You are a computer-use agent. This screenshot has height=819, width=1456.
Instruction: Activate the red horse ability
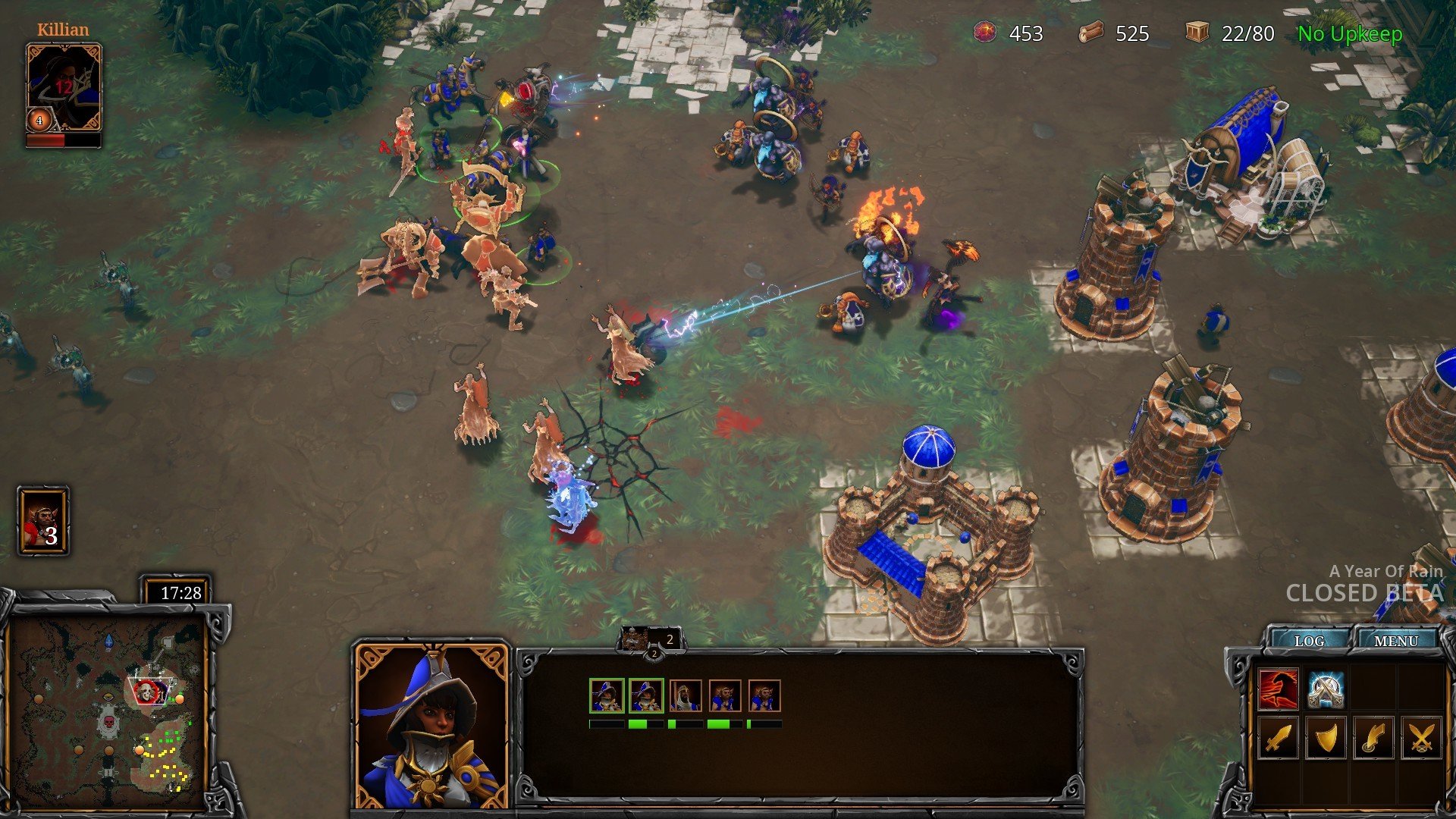point(1278,689)
